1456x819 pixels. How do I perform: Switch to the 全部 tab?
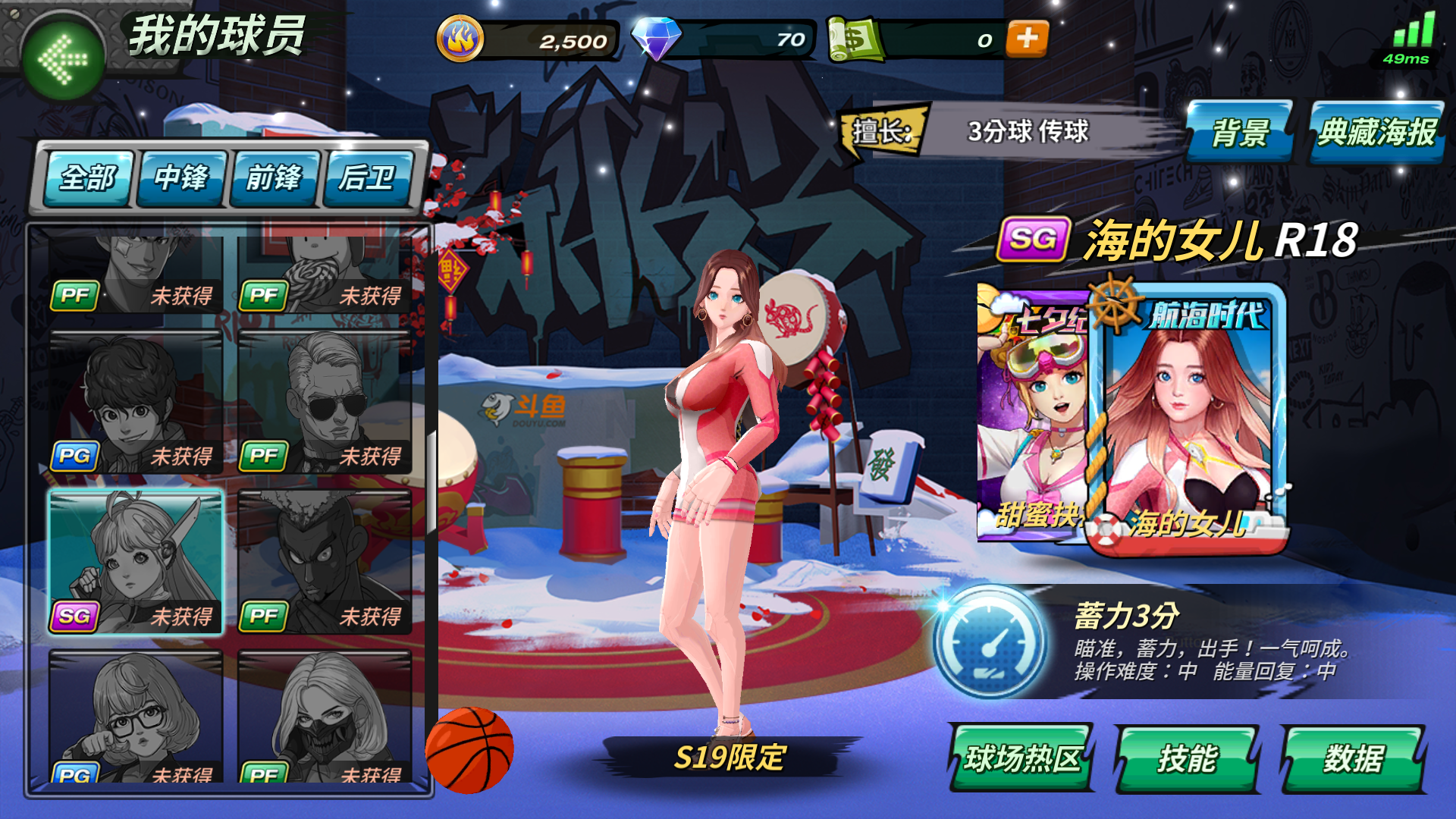(x=88, y=178)
